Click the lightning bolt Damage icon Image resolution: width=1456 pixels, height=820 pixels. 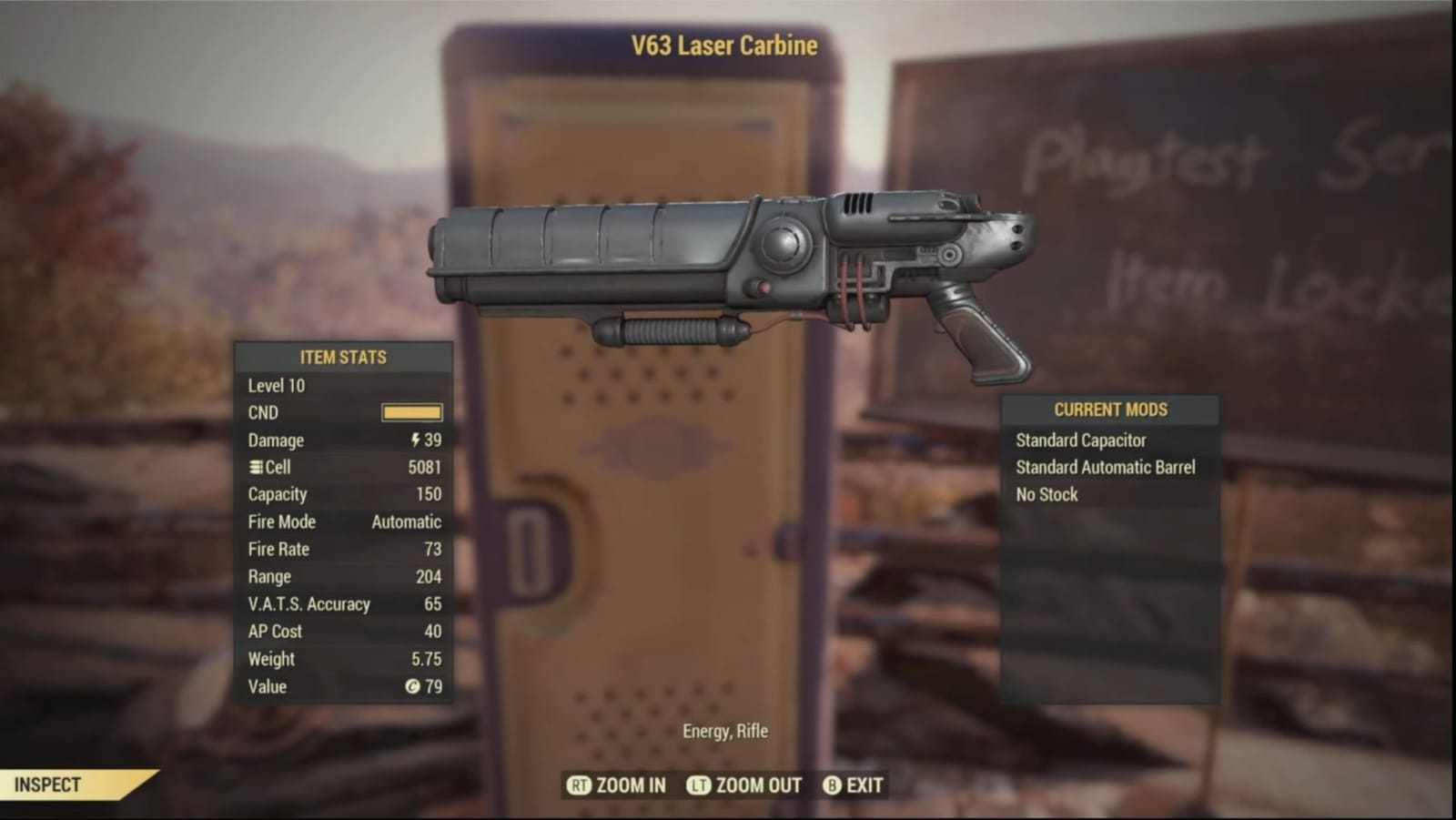[415, 440]
